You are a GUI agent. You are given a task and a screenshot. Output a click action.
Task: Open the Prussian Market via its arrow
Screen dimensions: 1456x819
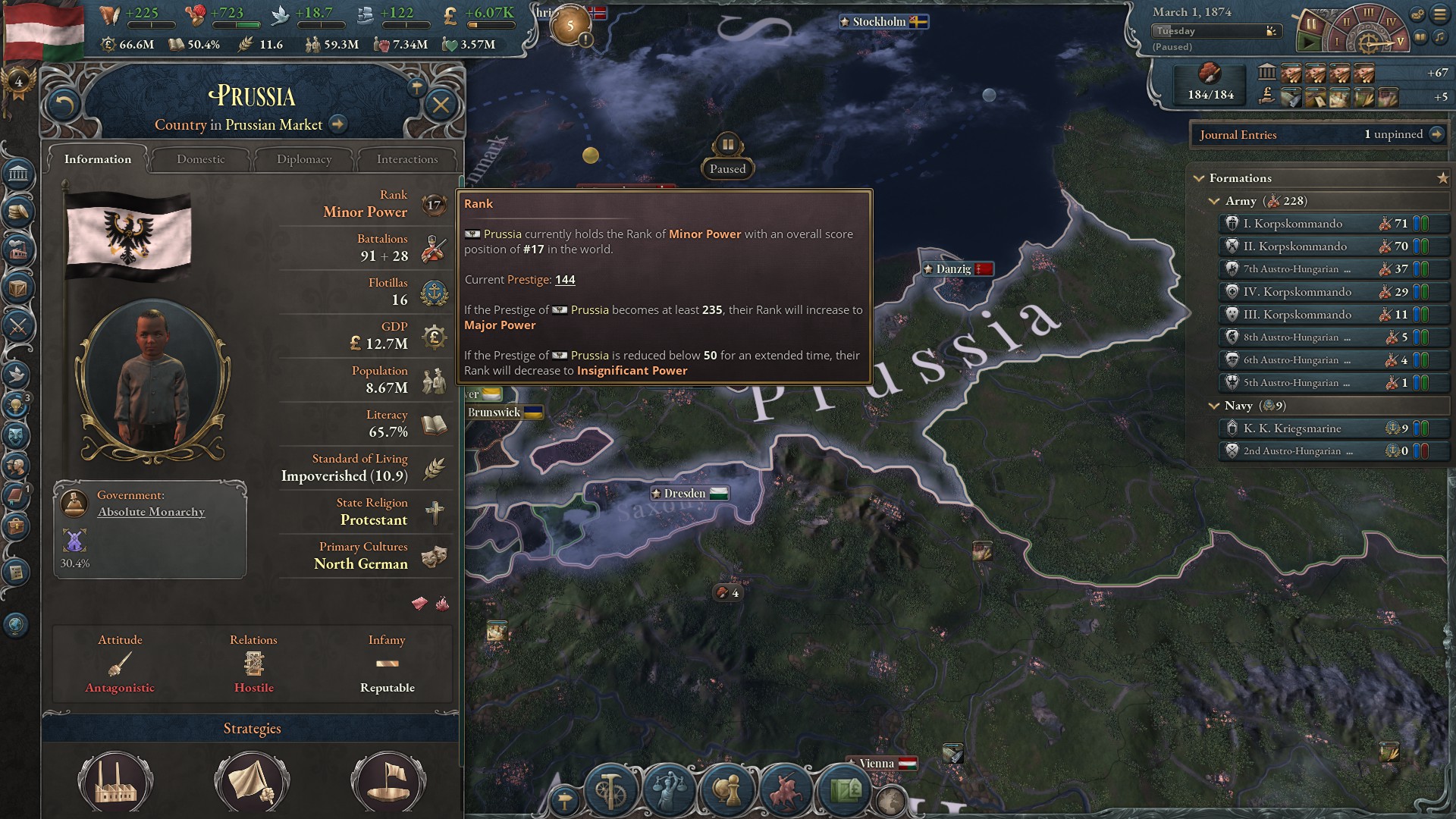(337, 124)
